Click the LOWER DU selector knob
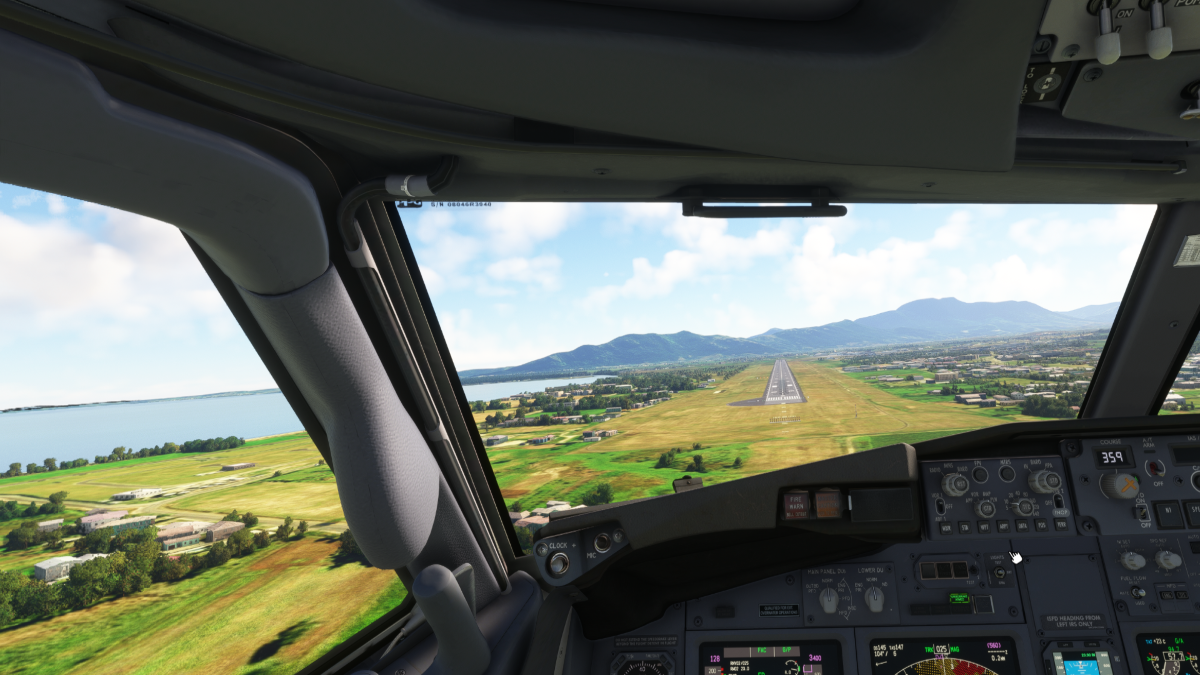The width and height of the screenshot is (1200, 675). (874, 598)
